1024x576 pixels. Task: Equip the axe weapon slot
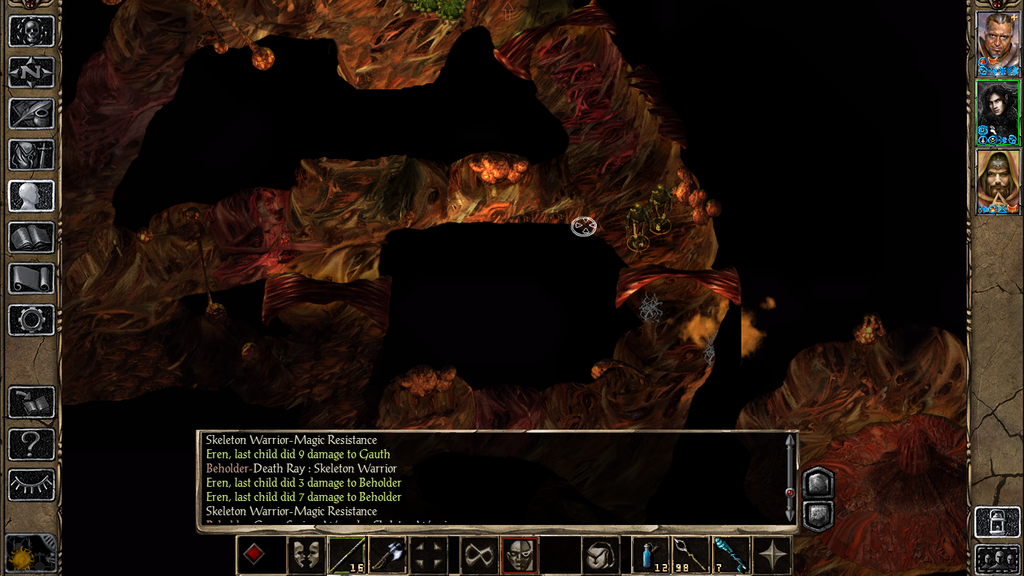(388, 555)
